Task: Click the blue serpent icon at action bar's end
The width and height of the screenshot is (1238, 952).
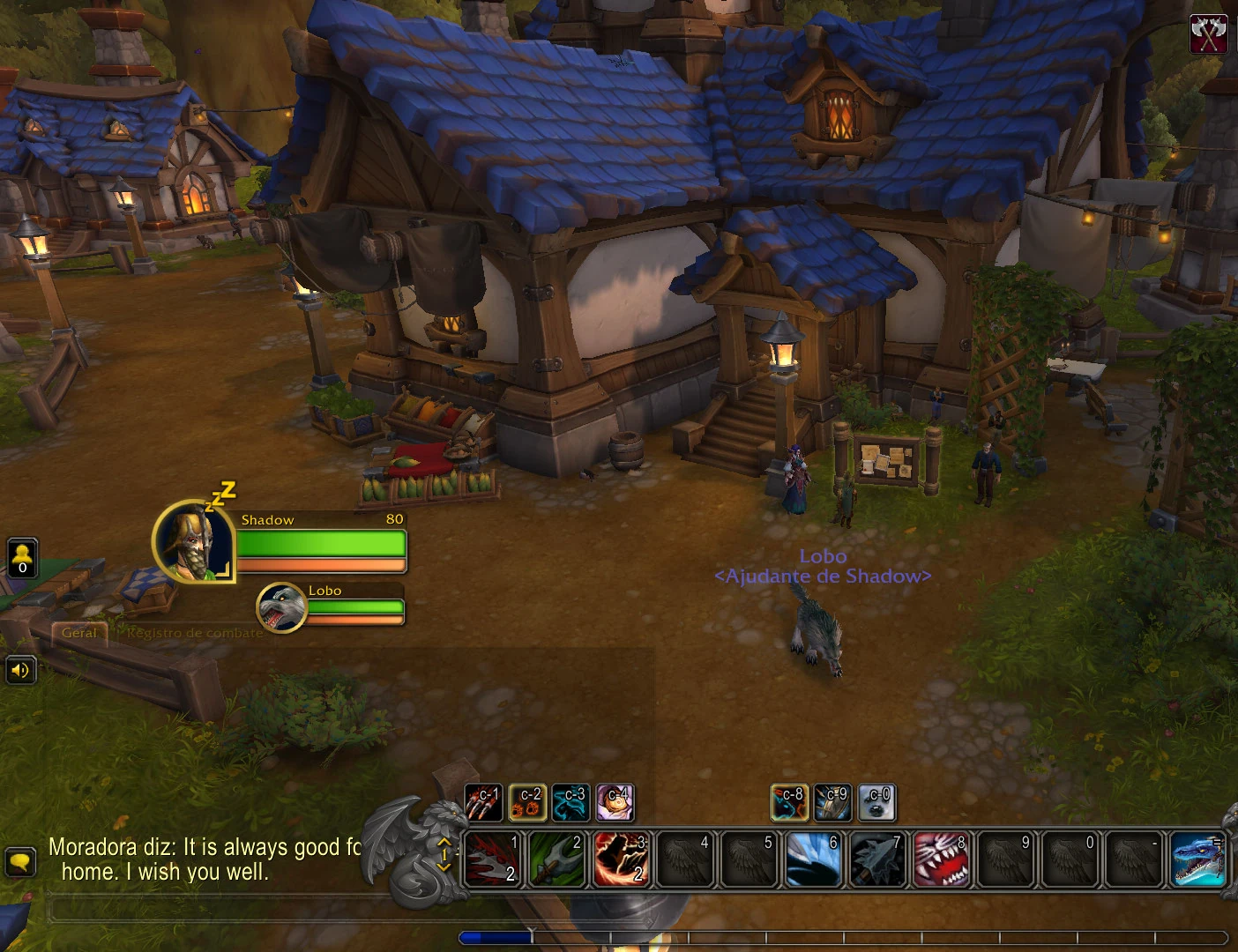Action: click(1197, 859)
